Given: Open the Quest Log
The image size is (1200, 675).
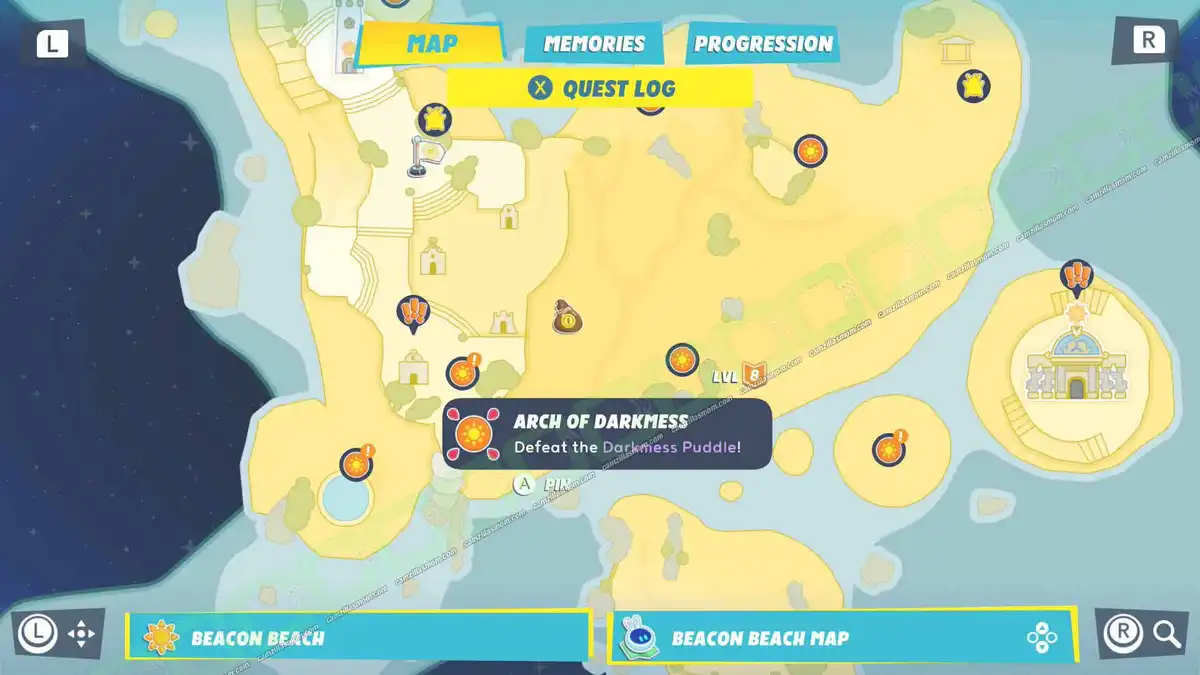Looking at the screenshot, I should [600, 88].
